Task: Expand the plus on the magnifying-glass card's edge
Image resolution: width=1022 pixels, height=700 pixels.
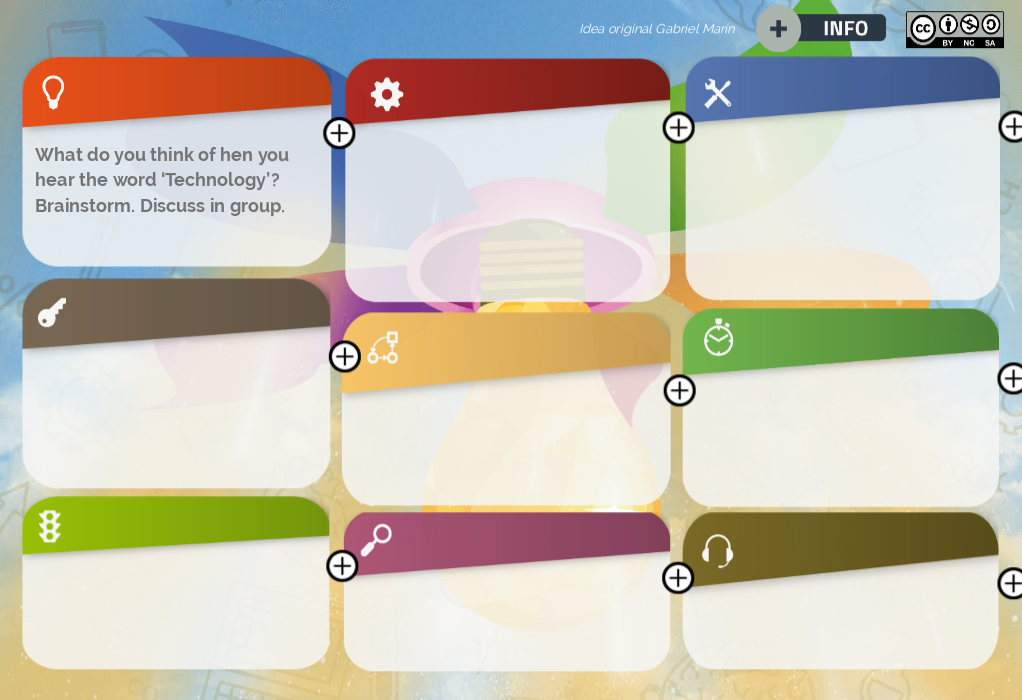Action: tap(677, 577)
